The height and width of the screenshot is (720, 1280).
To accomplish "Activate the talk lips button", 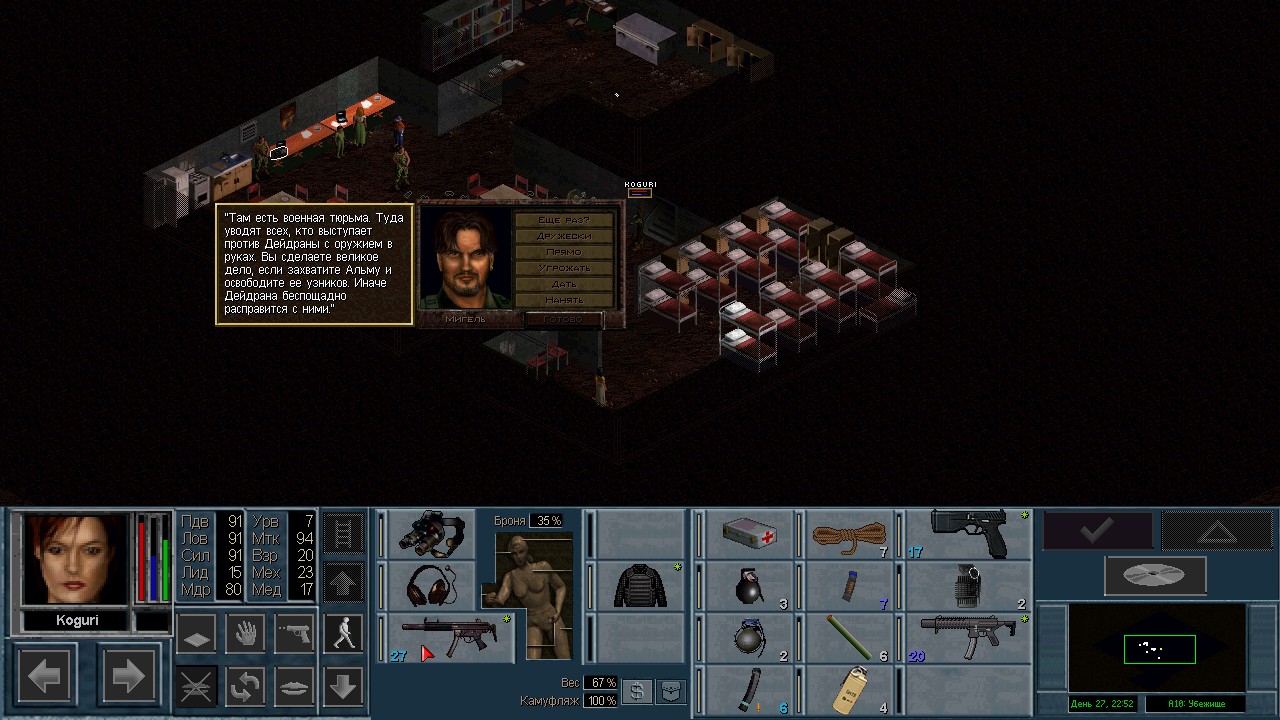I will click(294, 686).
